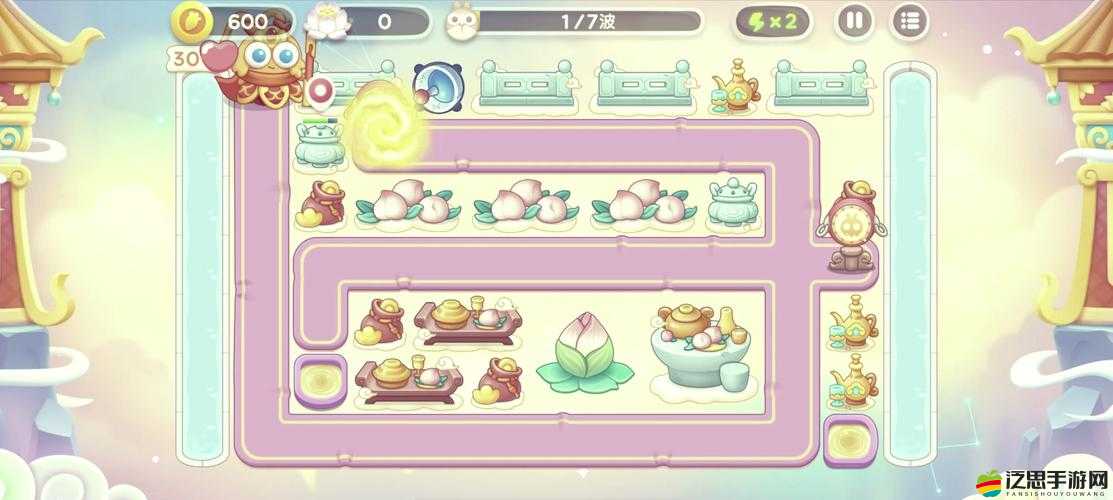
Task: Open the list menu button
Action: click(909, 21)
